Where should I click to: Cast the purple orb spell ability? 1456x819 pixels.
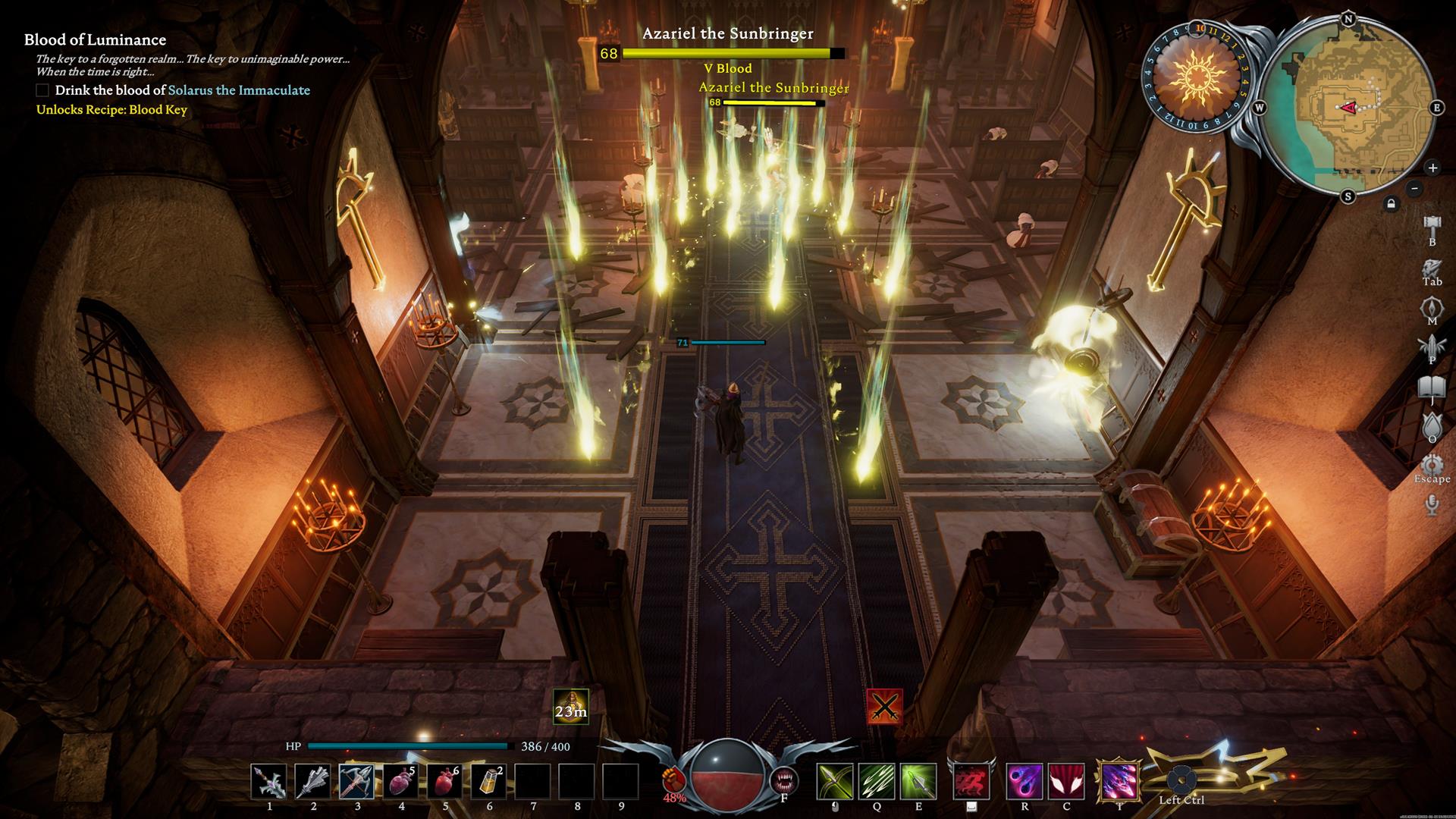click(x=1025, y=782)
